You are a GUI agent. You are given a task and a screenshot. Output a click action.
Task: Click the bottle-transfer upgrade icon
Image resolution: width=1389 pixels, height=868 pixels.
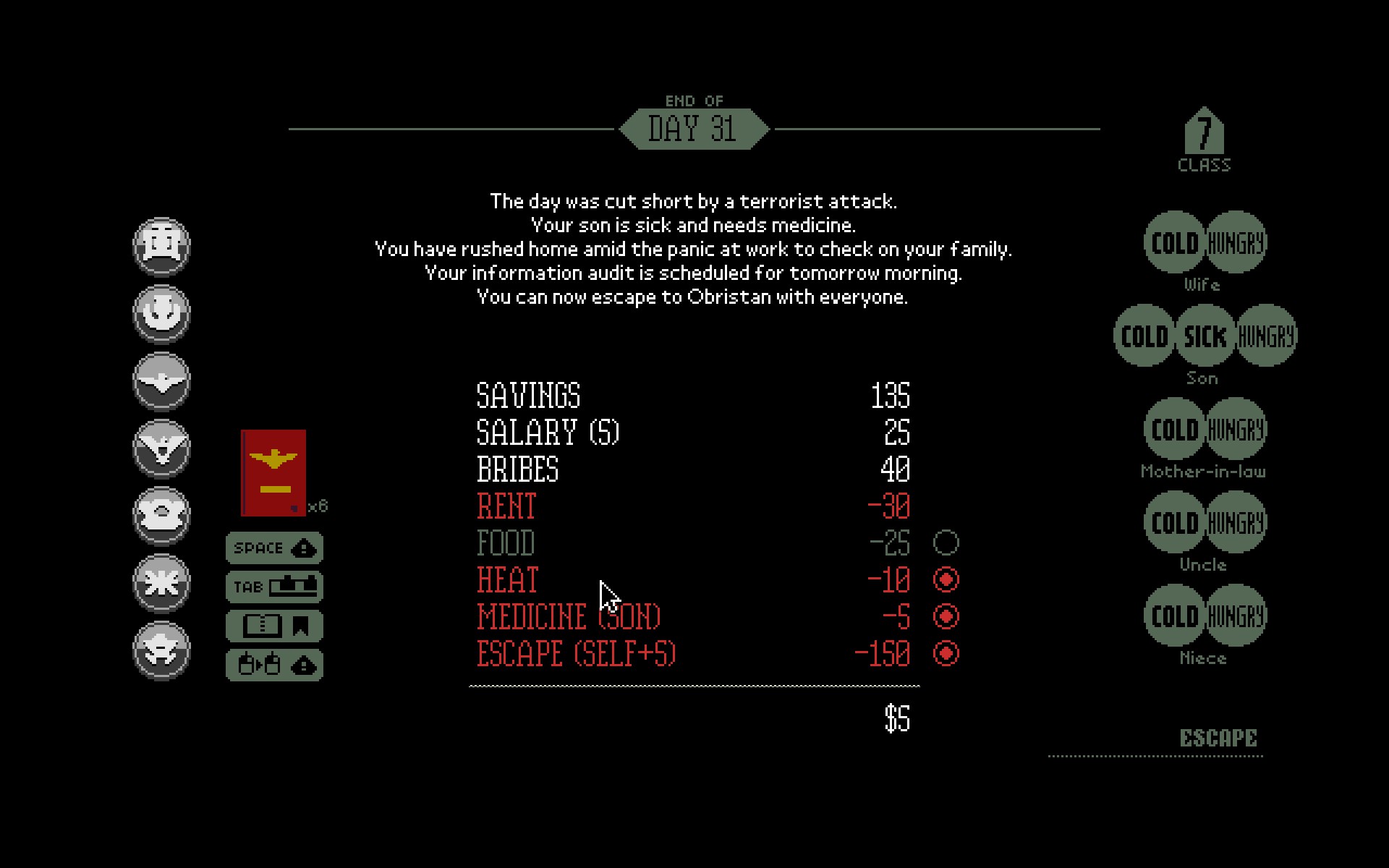click(x=275, y=663)
